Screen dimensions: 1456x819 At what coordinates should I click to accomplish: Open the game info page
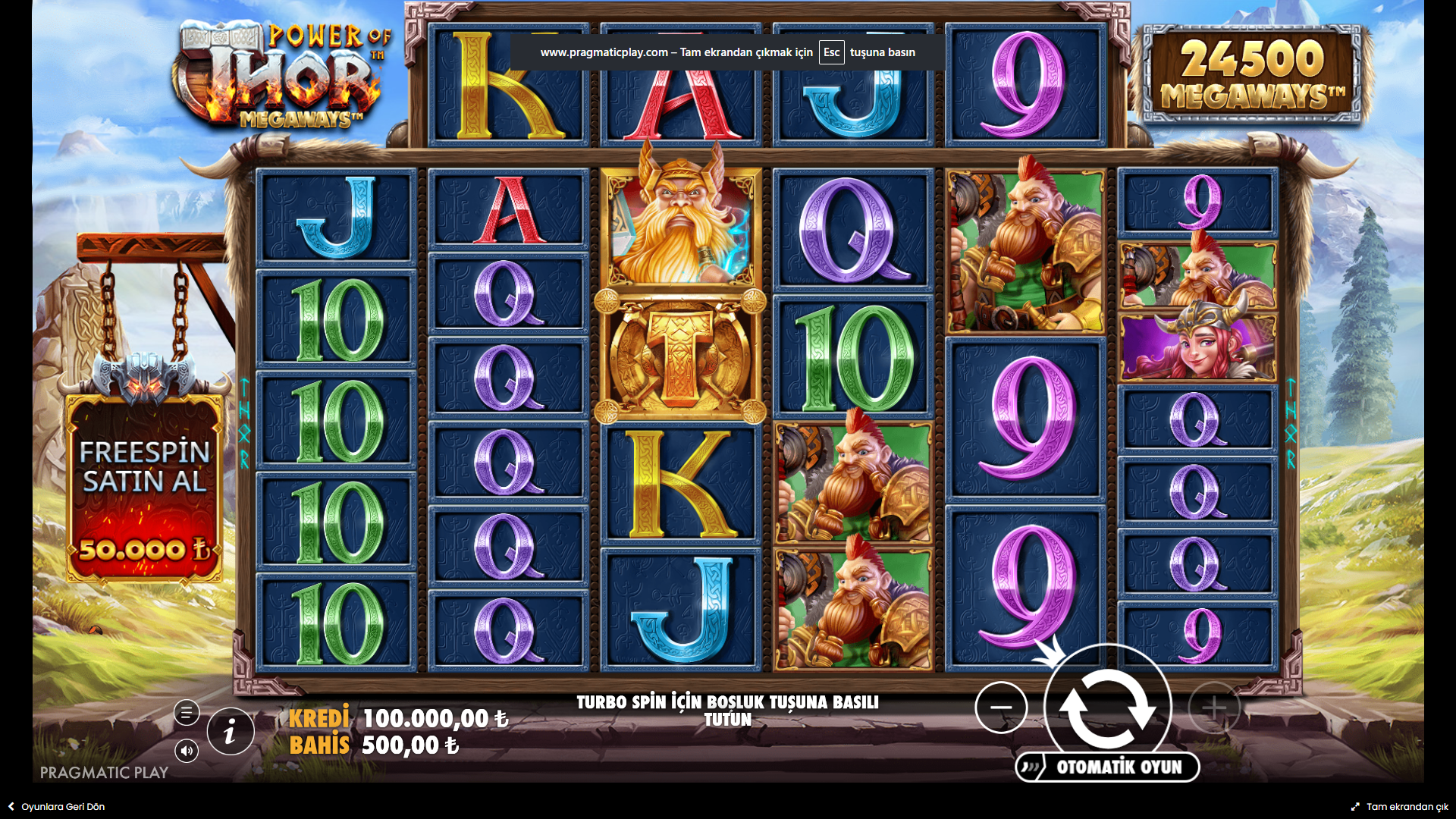(x=231, y=732)
